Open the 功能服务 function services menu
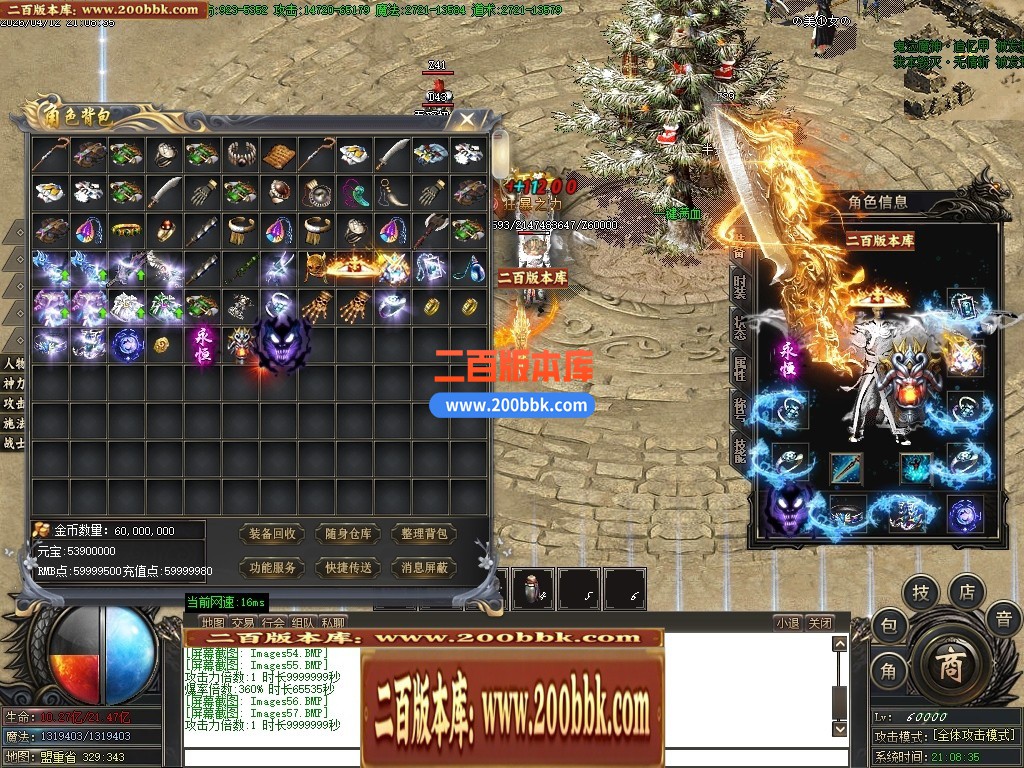This screenshot has height=768, width=1024. point(273,567)
